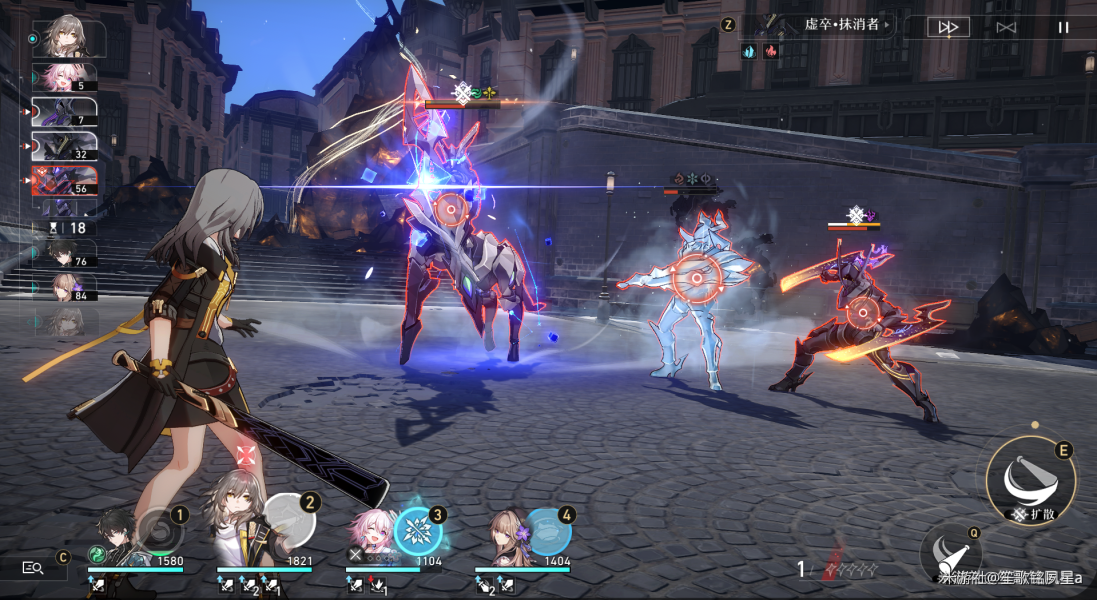This screenshot has width=1097, height=600.
Task: Click the ice weakness icon under enemy name
Action: click(x=749, y=51)
